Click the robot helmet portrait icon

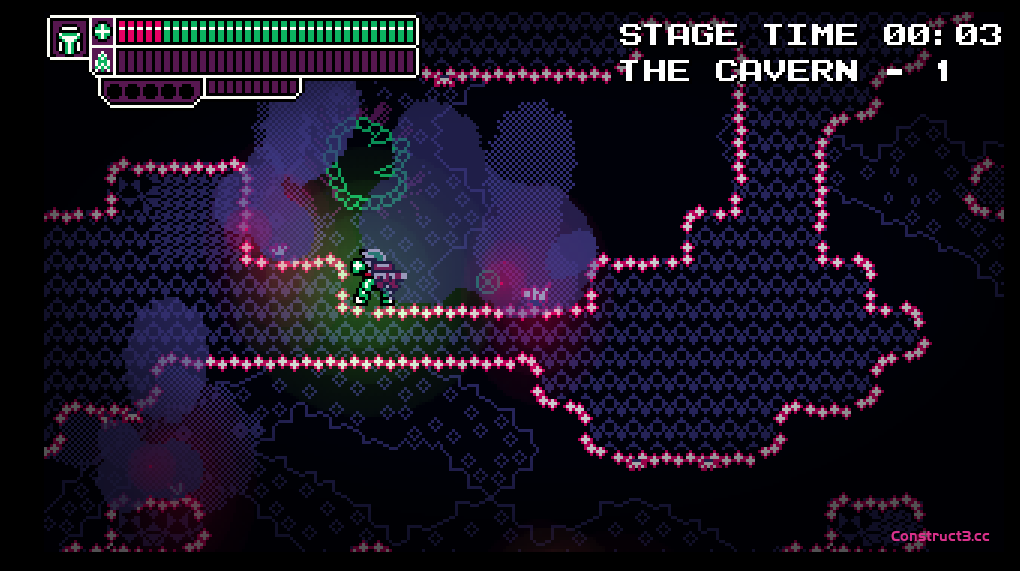pos(69,38)
